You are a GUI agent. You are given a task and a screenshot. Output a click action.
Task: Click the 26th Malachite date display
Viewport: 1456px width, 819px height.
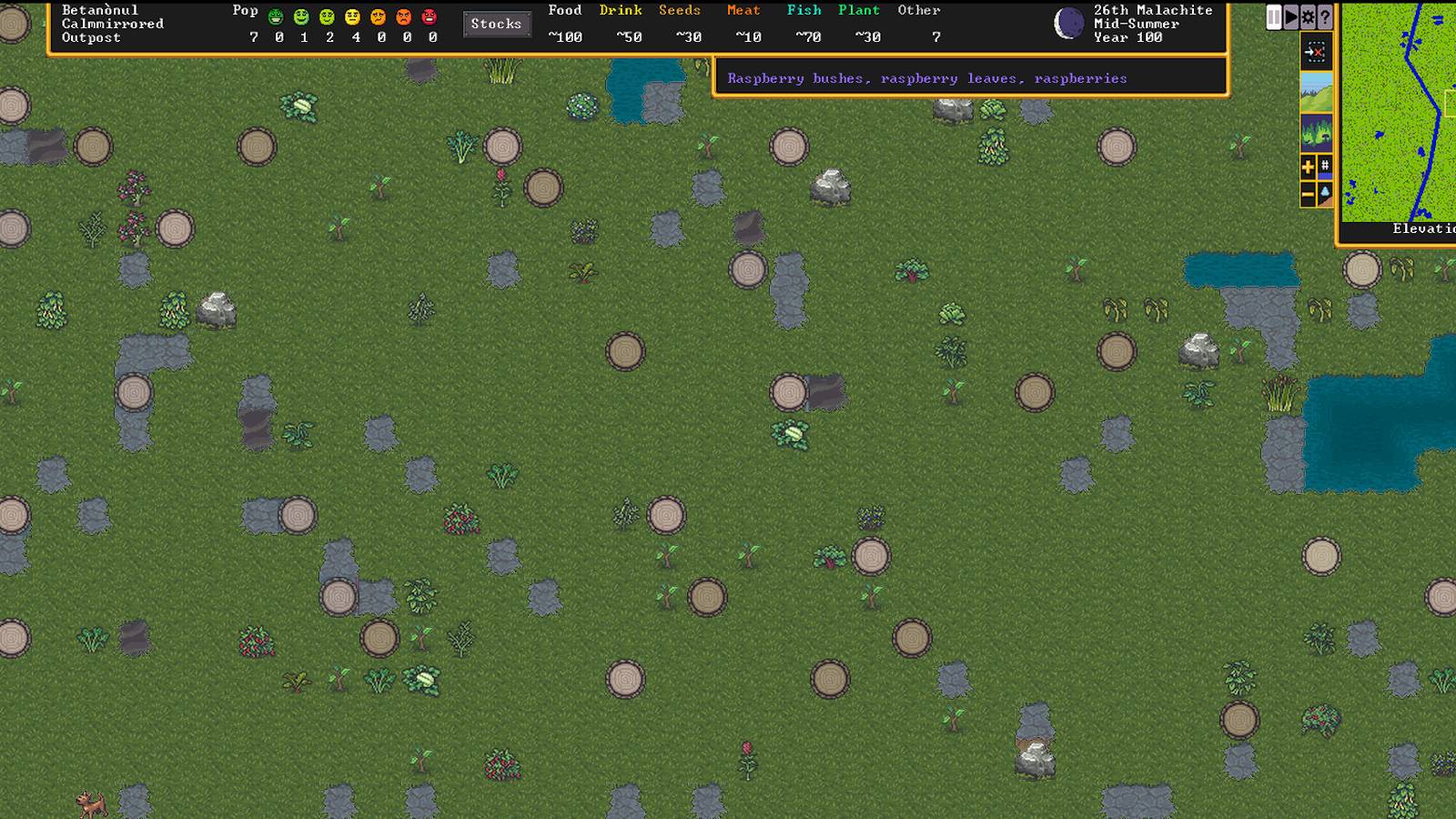[x=1153, y=10]
